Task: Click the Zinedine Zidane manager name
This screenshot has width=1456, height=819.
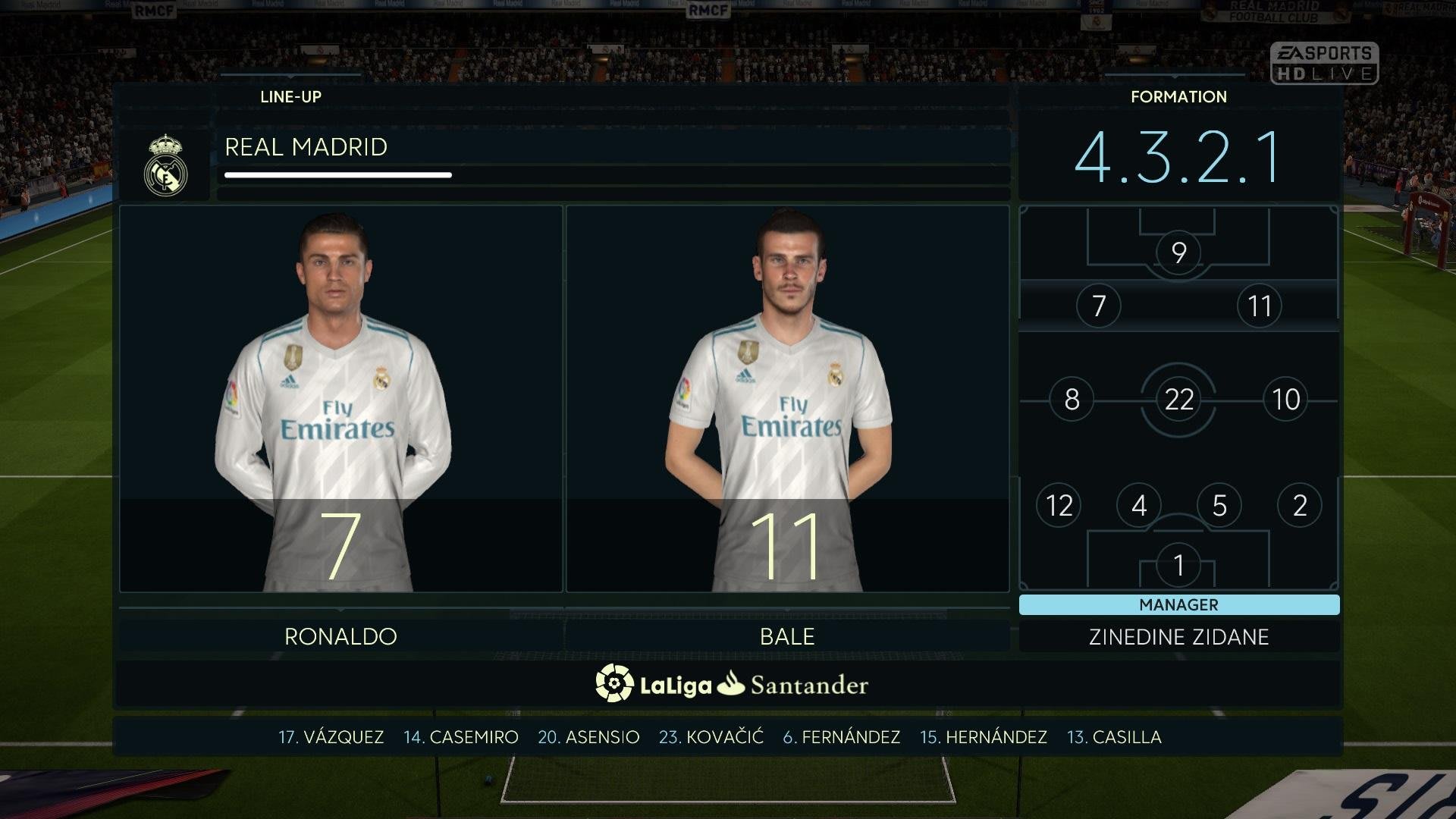Action: tap(1178, 637)
